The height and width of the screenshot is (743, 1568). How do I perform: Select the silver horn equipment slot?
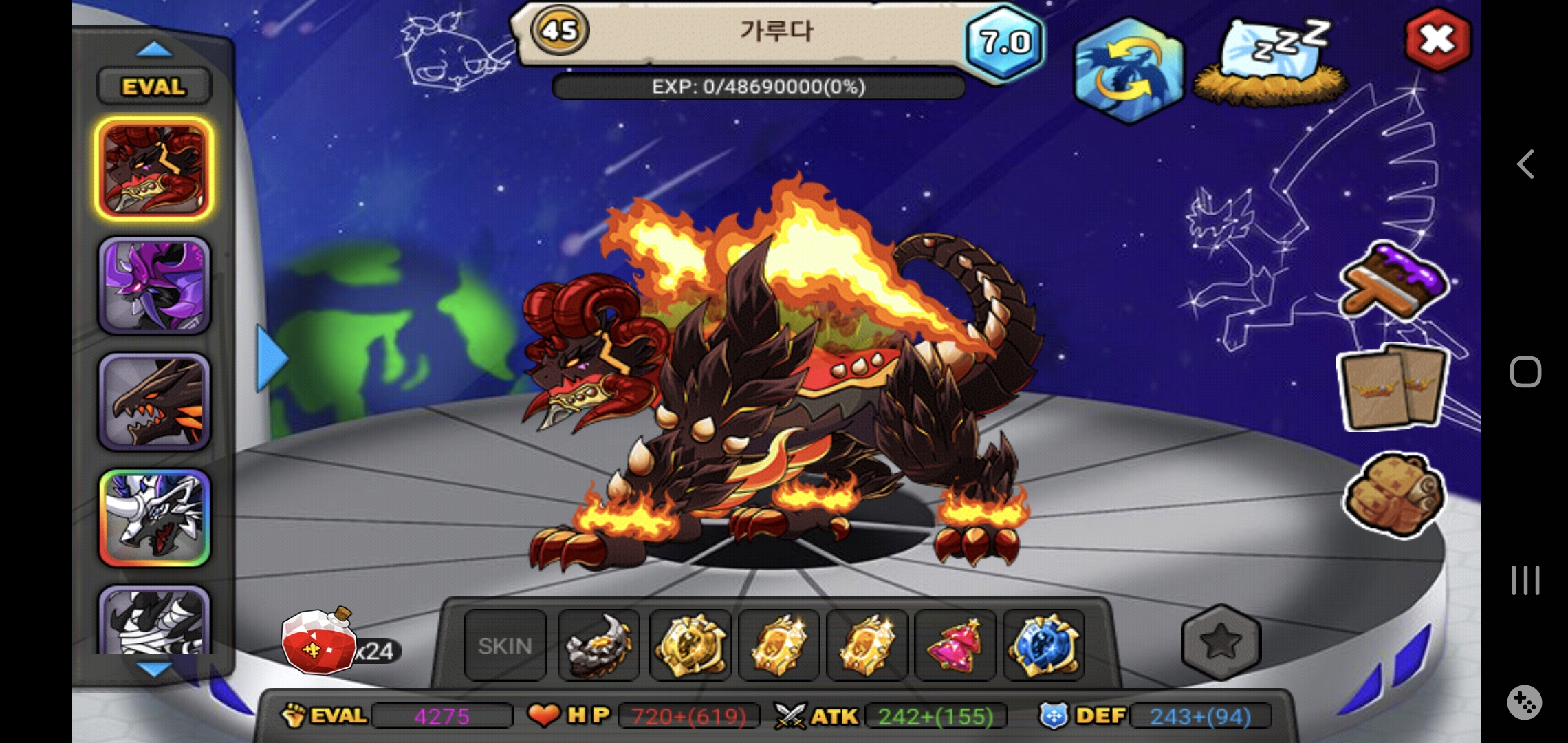598,645
